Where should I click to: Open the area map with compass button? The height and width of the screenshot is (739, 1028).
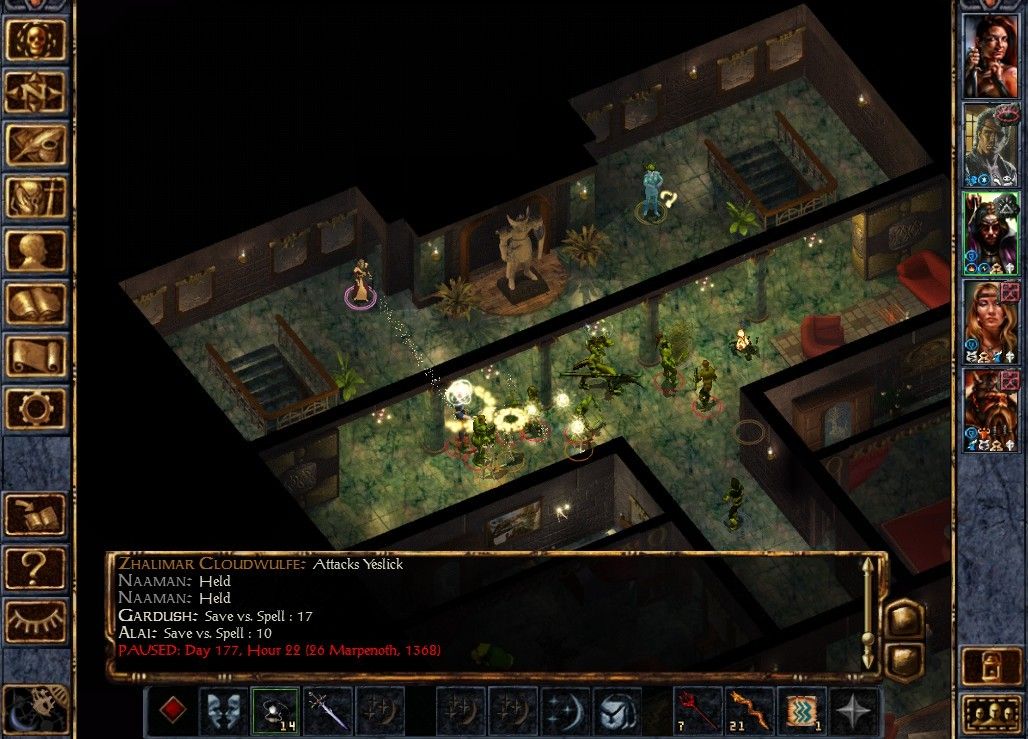pos(37,93)
